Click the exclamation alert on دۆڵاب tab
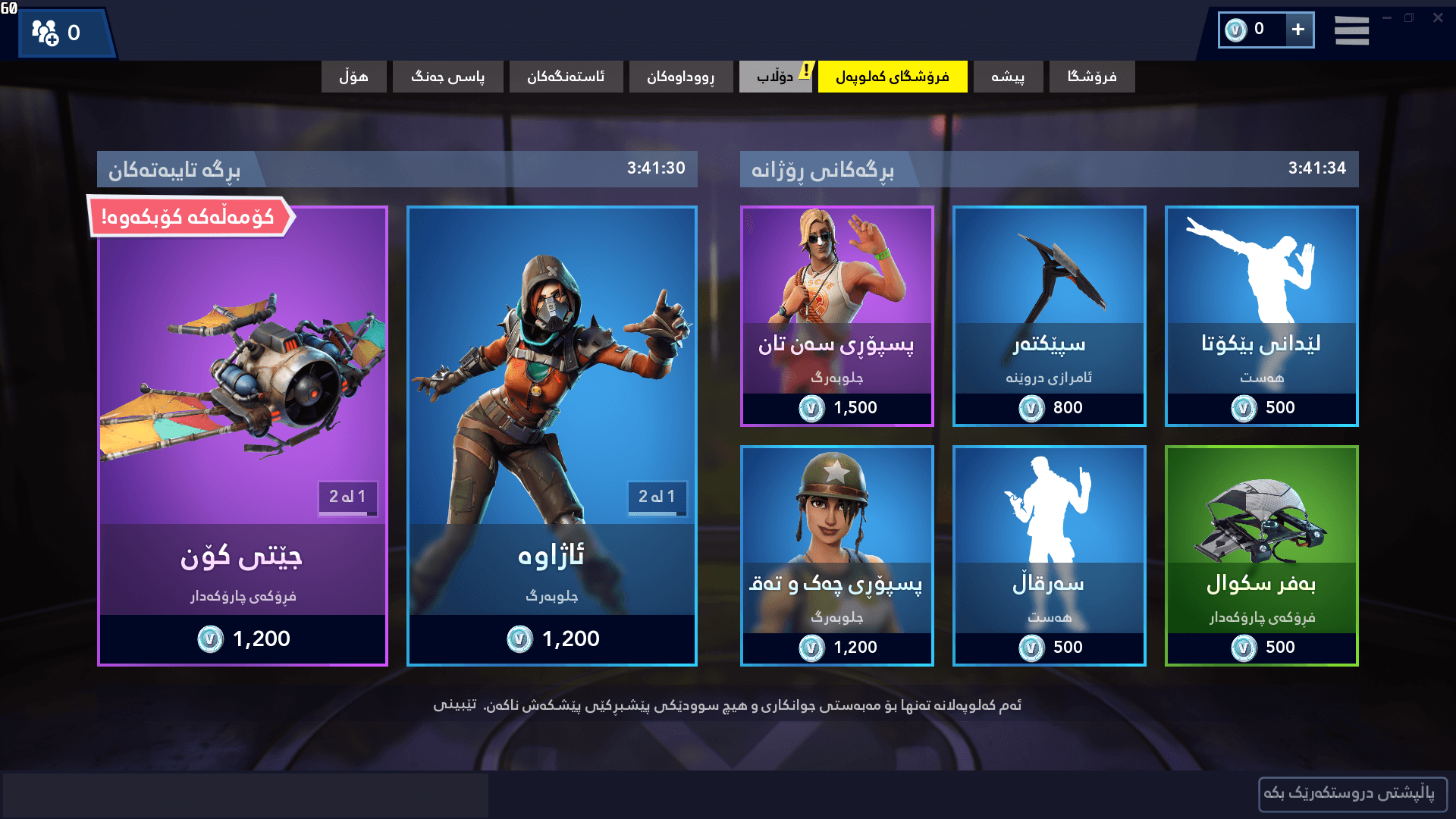Image resolution: width=1456 pixels, height=819 pixels. tap(806, 69)
